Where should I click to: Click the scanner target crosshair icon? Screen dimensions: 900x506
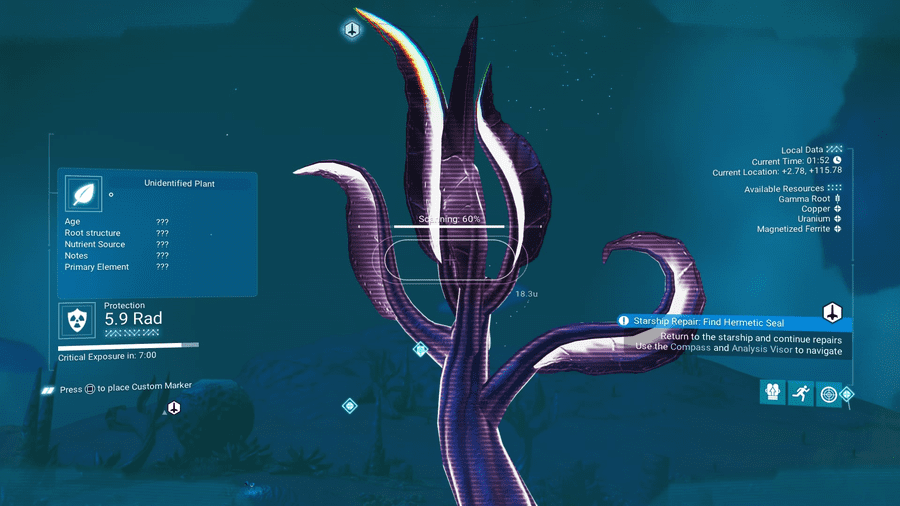click(828, 394)
